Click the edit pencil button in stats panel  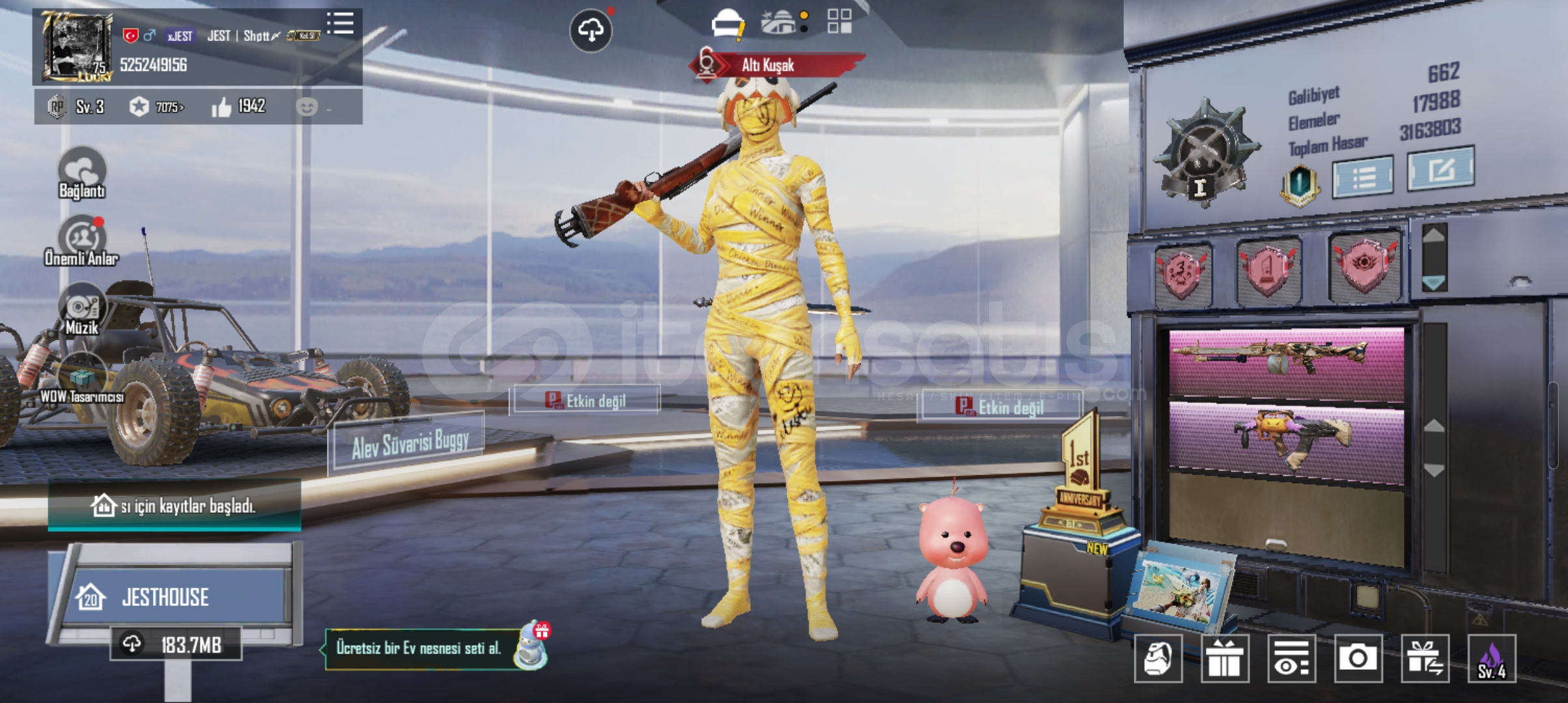click(x=1440, y=169)
